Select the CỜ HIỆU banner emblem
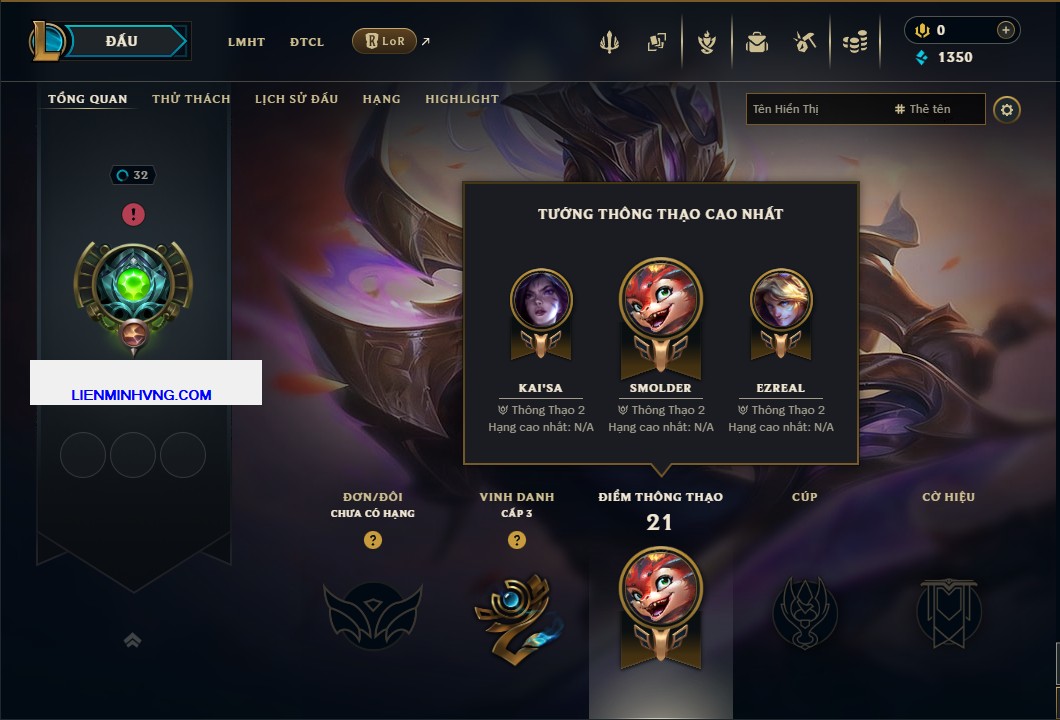Viewport: 1060px width, 720px height. 948,612
